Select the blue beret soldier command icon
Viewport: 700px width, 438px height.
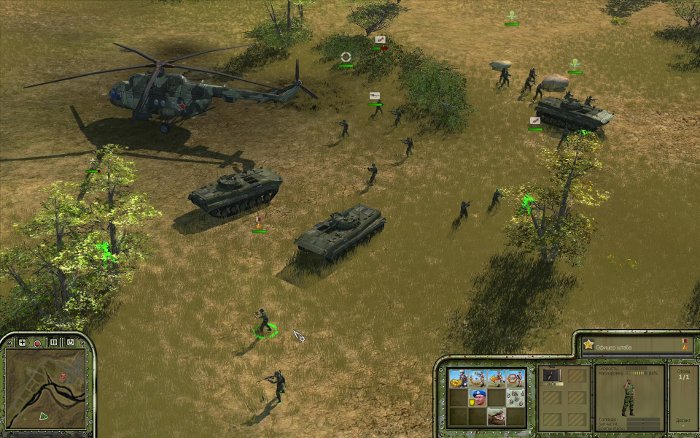coord(475,398)
